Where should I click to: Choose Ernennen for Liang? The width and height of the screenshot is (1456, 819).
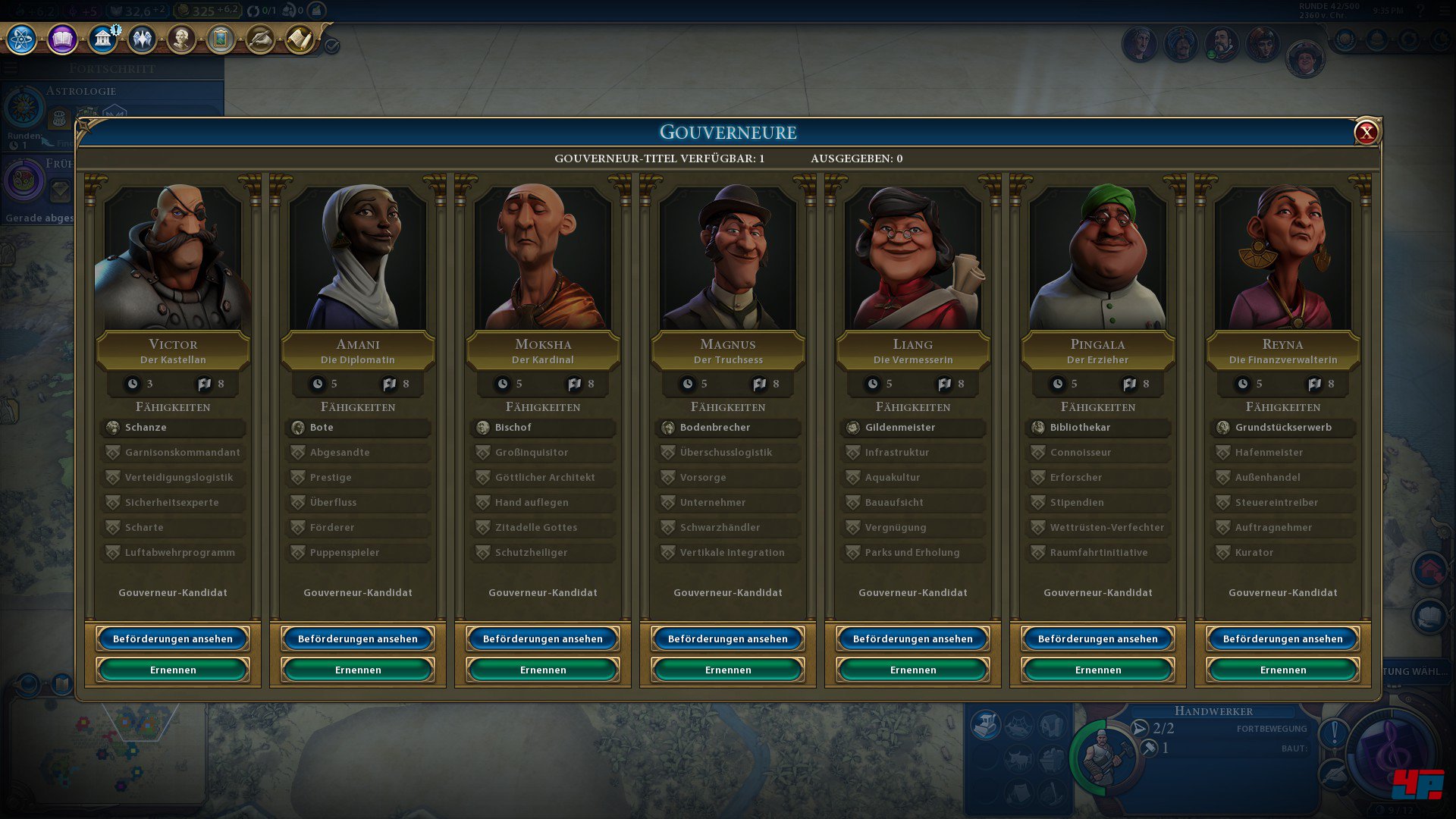[913, 670]
